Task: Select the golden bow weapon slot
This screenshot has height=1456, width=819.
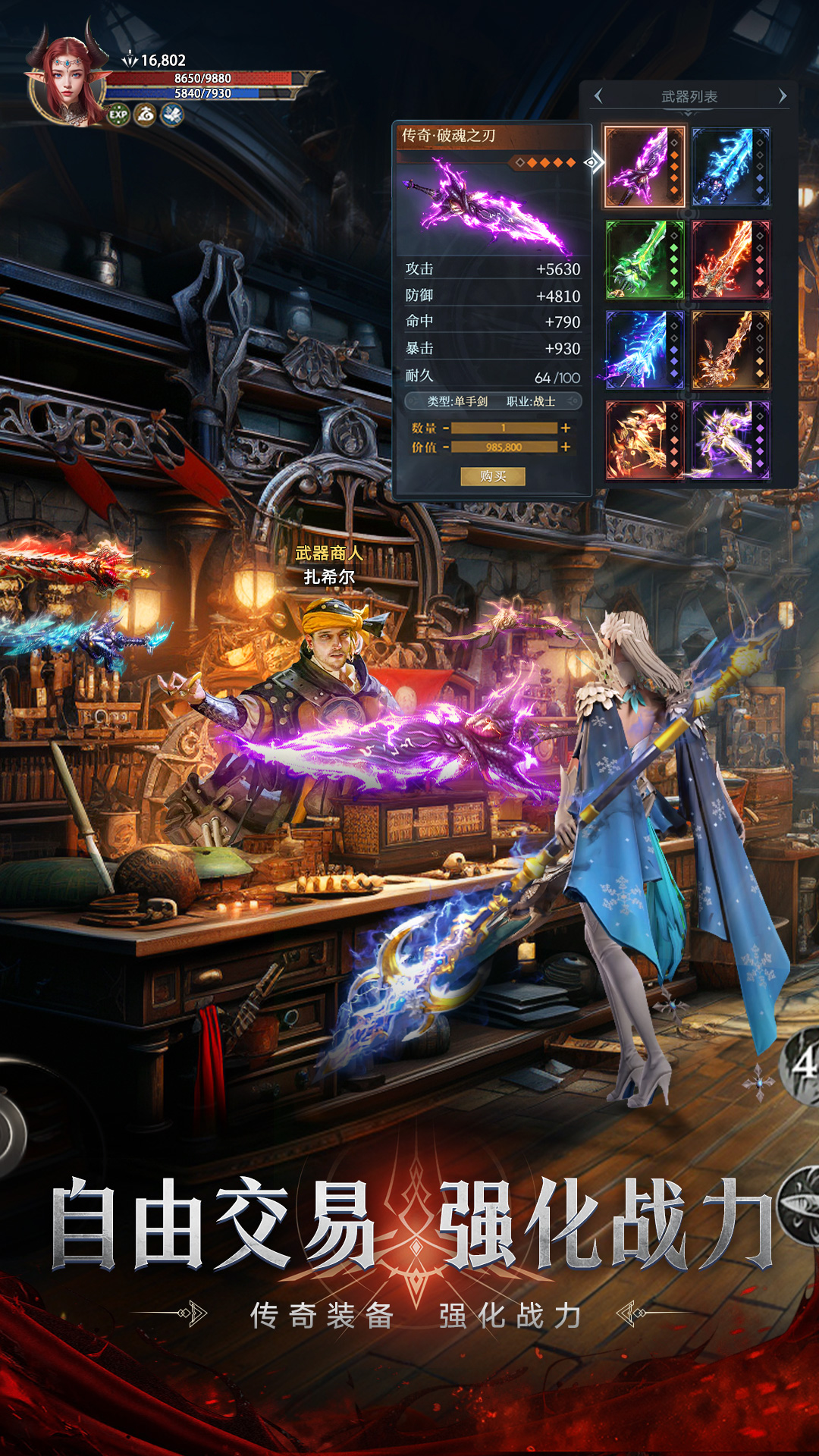Action: (644, 440)
